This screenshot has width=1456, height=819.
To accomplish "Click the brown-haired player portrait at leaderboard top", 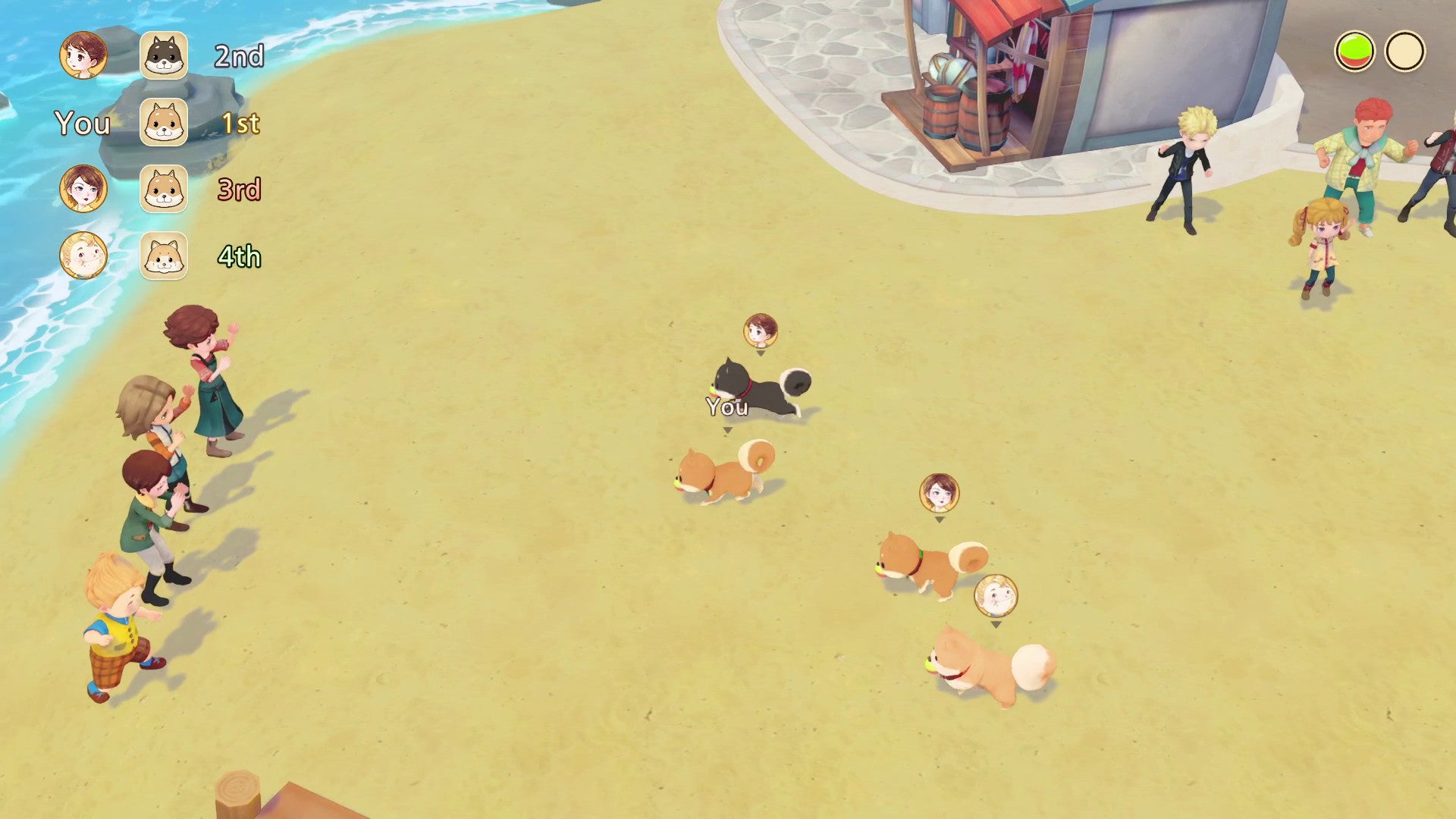I will click(x=83, y=56).
